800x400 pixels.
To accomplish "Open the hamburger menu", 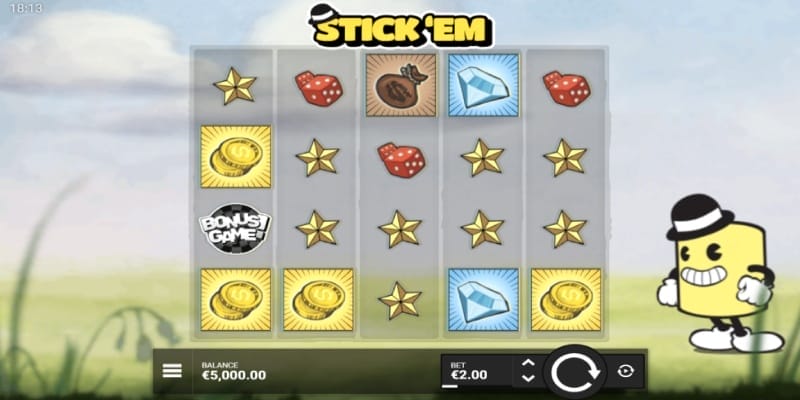I will (x=172, y=370).
